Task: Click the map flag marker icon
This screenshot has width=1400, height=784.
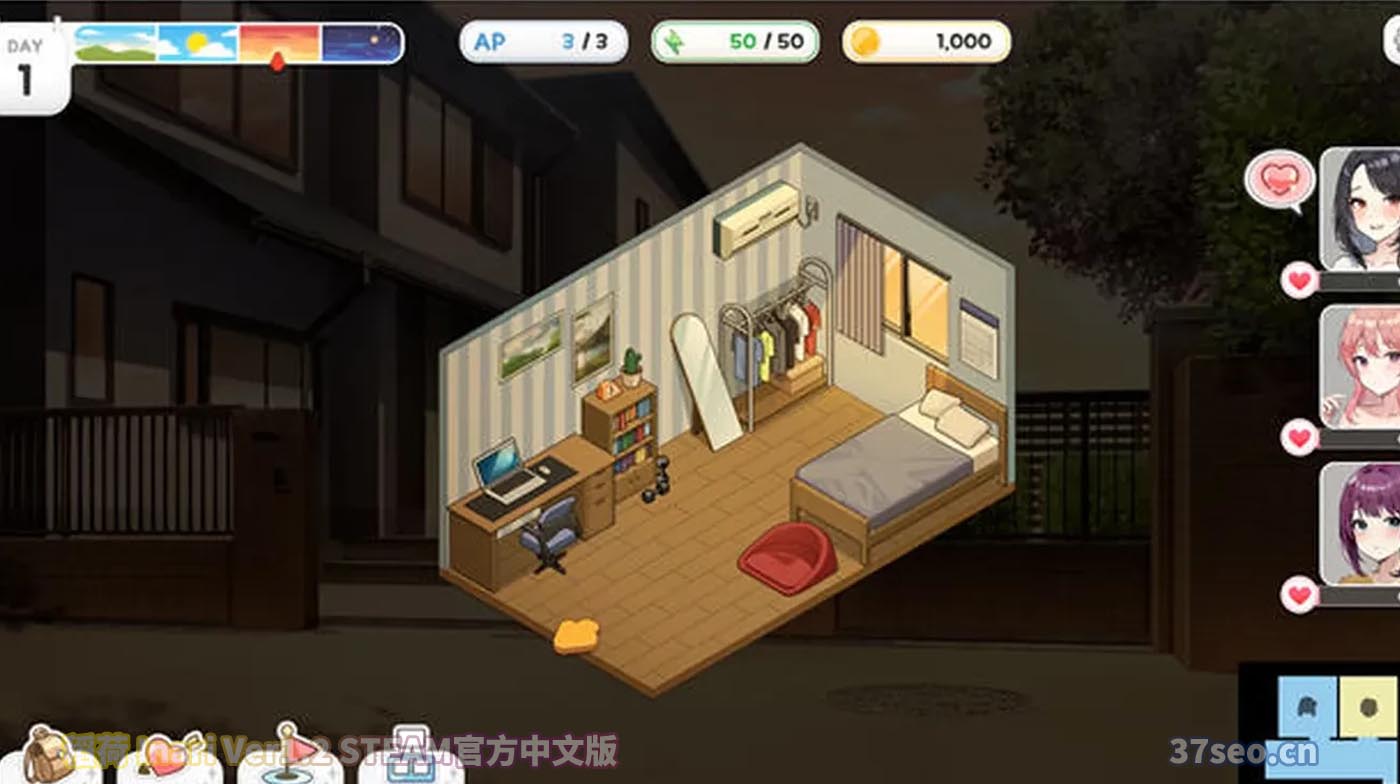Action: [288, 750]
